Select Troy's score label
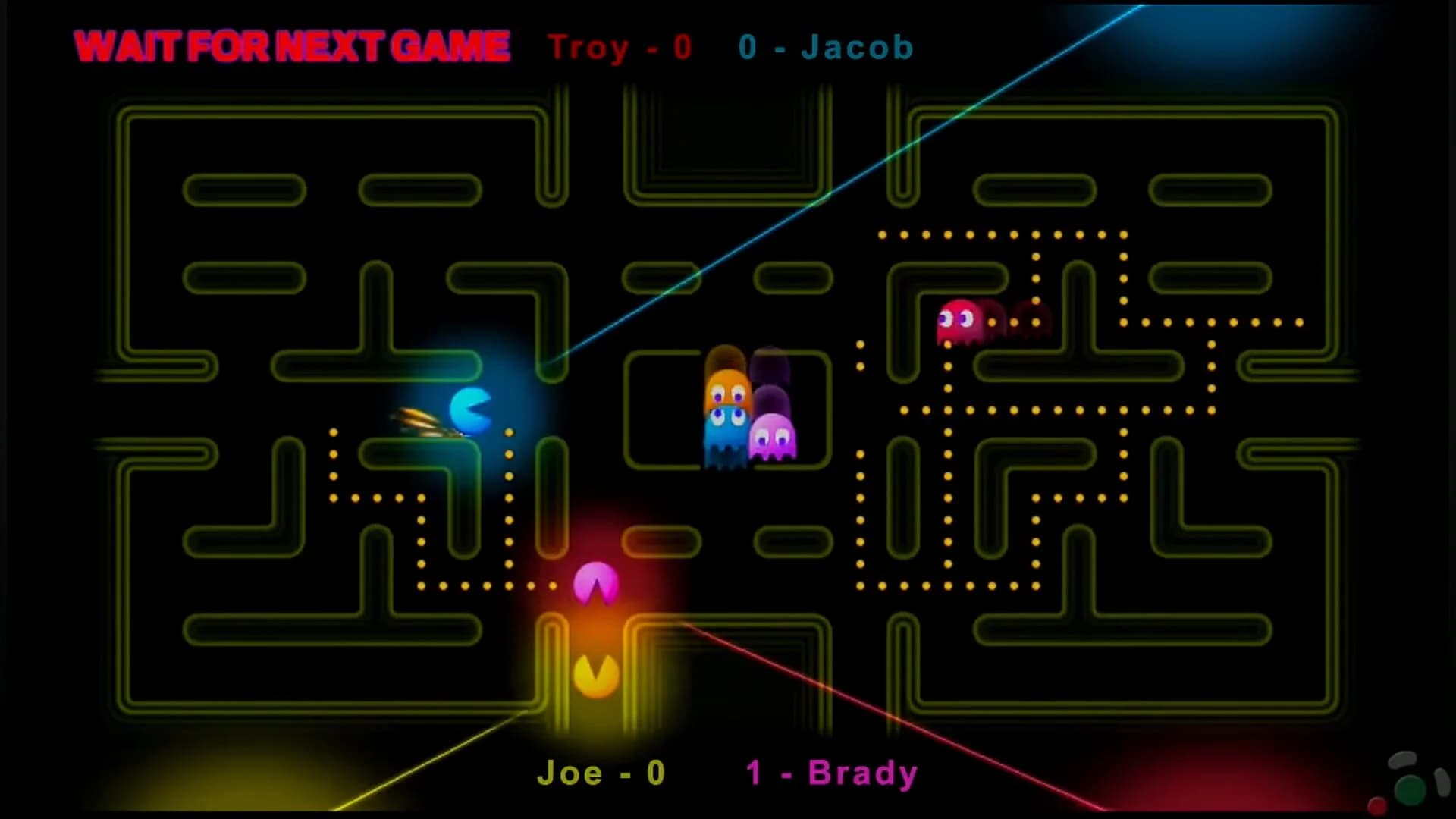Image resolution: width=1456 pixels, height=819 pixels. pos(618,47)
